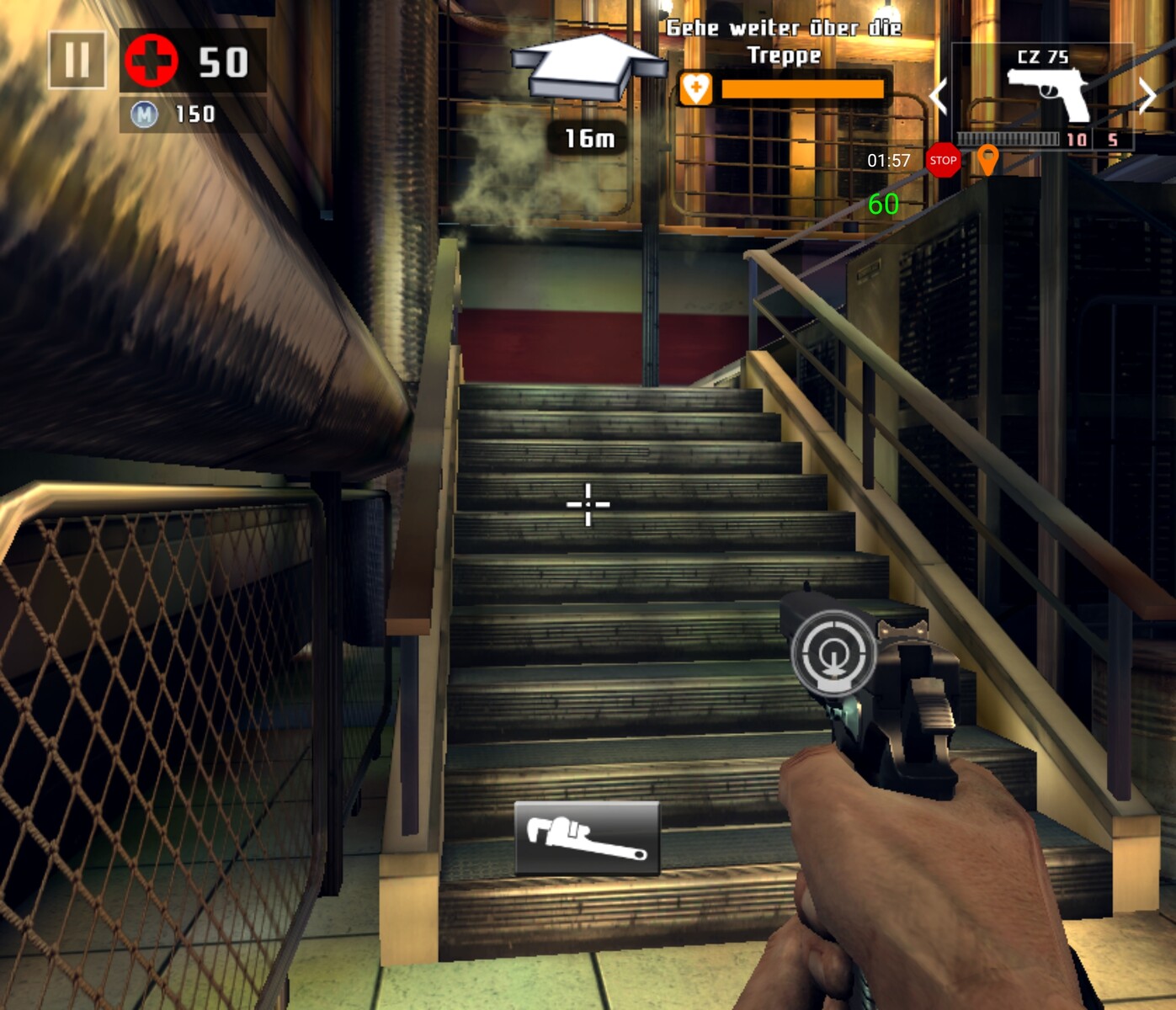This screenshot has height=1010, width=1176.
Task: Tap the orange location pin icon
Action: (x=987, y=159)
